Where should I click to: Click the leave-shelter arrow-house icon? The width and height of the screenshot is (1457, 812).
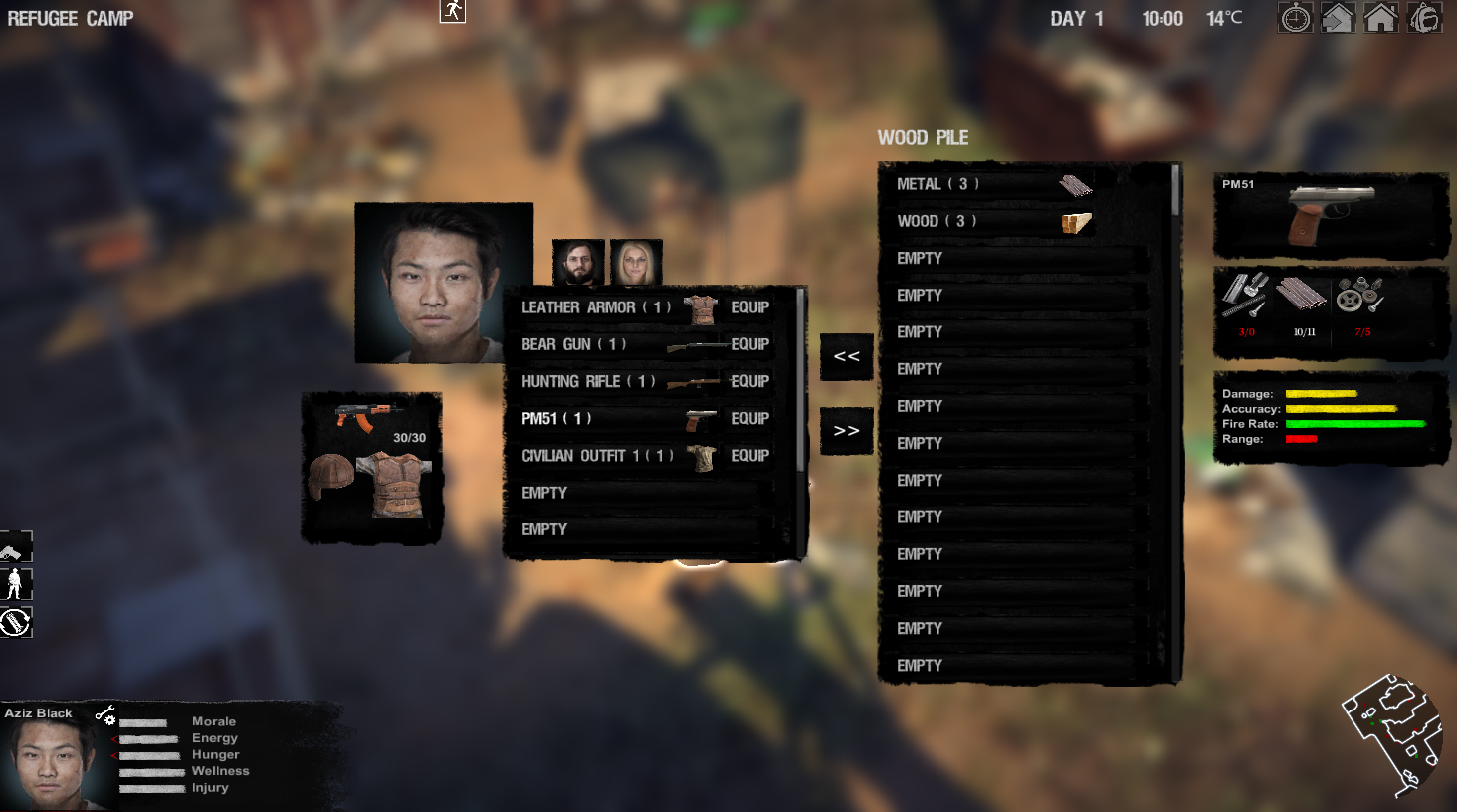coord(1338,17)
